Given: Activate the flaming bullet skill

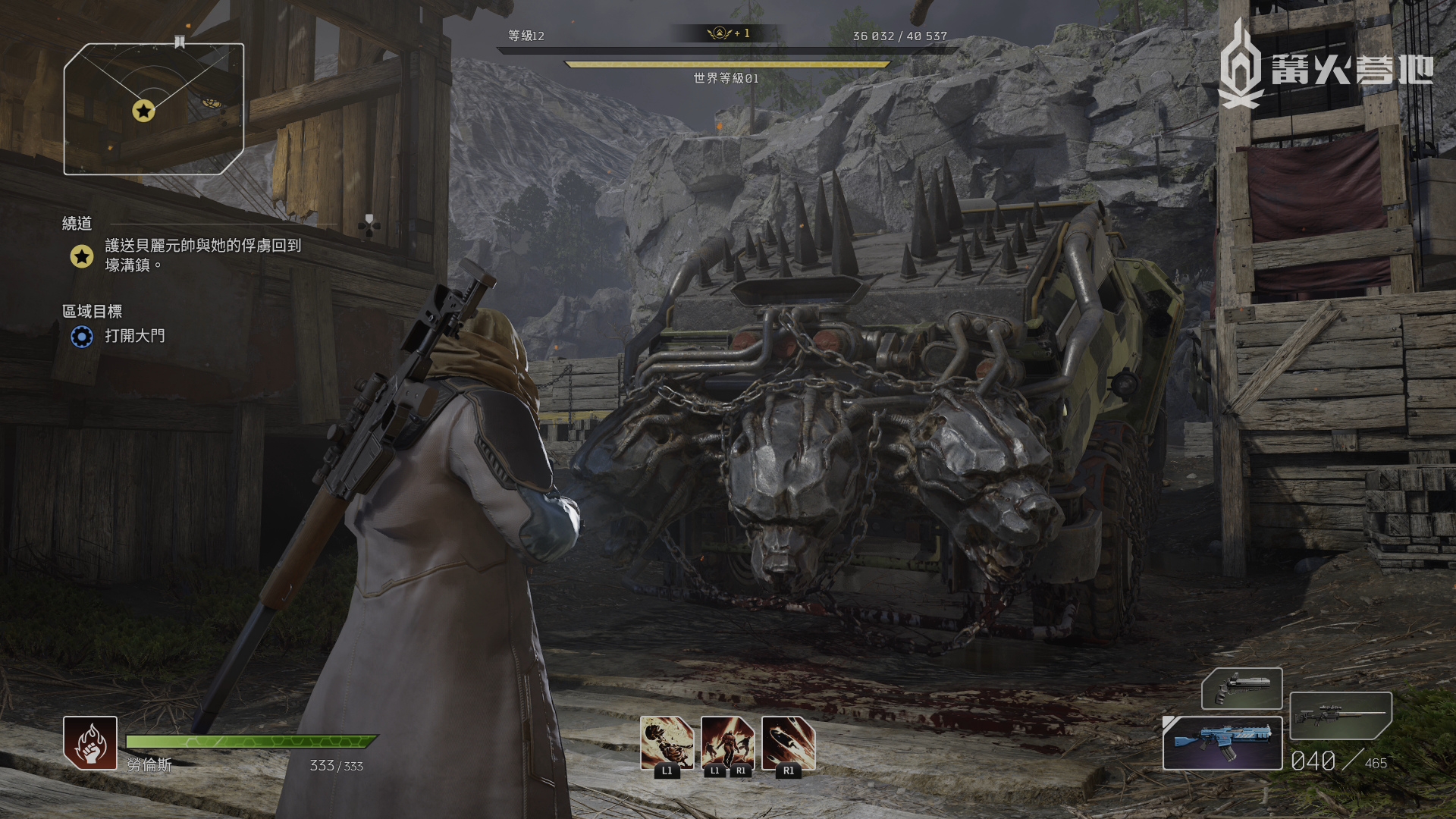Looking at the screenshot, I should tap(788, 743).
